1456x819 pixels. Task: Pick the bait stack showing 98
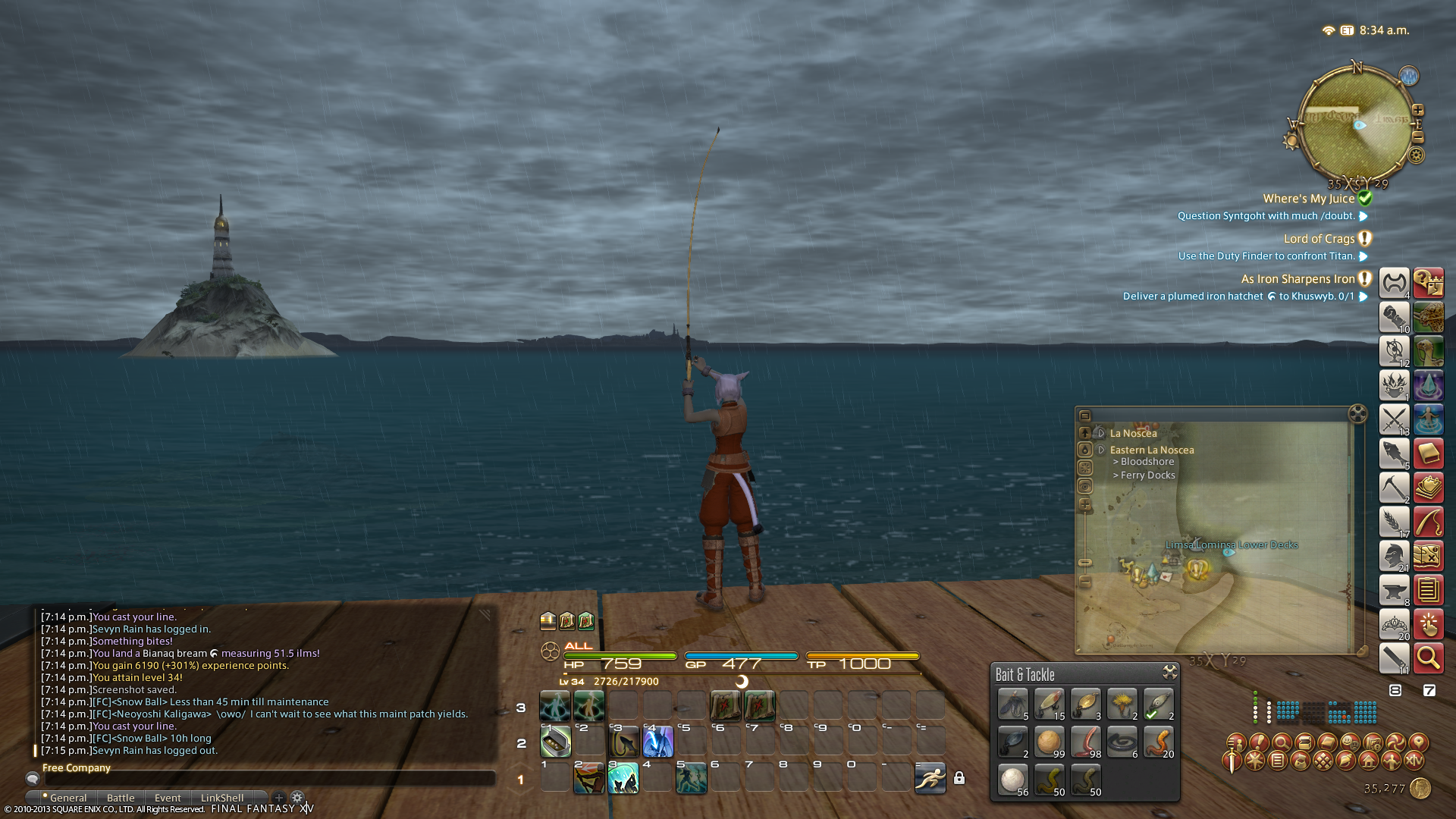coord(1085,741)
